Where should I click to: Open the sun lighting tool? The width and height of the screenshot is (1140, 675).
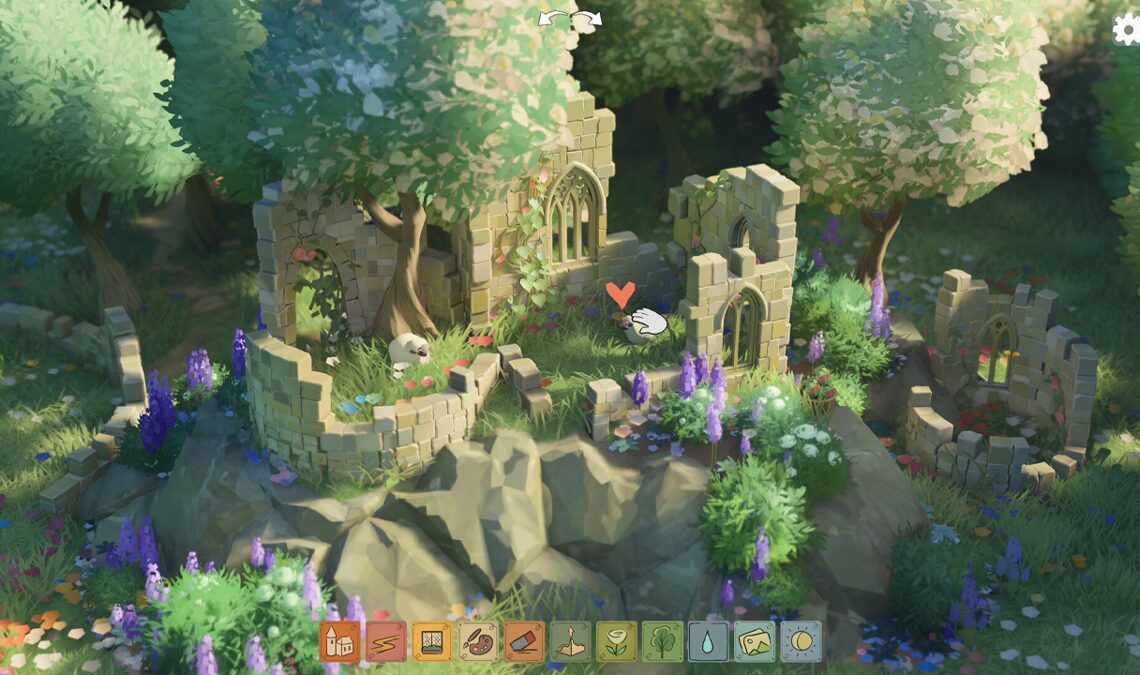(x=800, y=641)
